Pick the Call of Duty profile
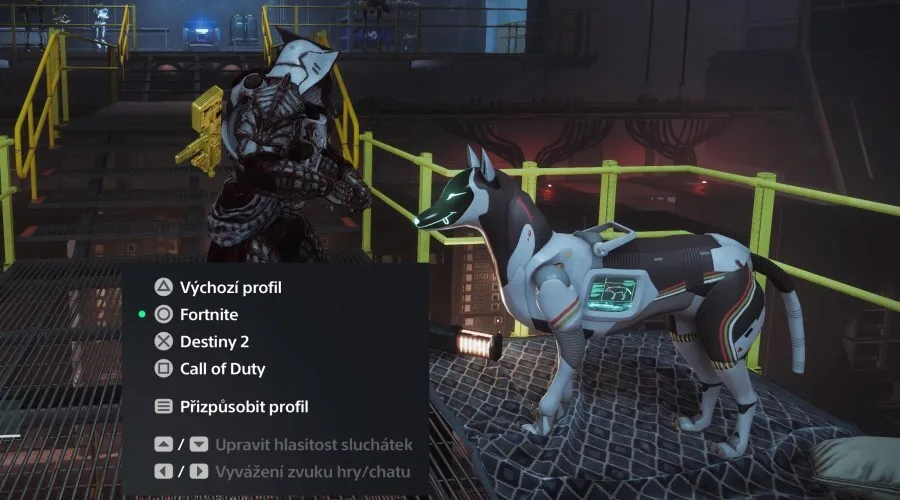 tap(222, 368)
